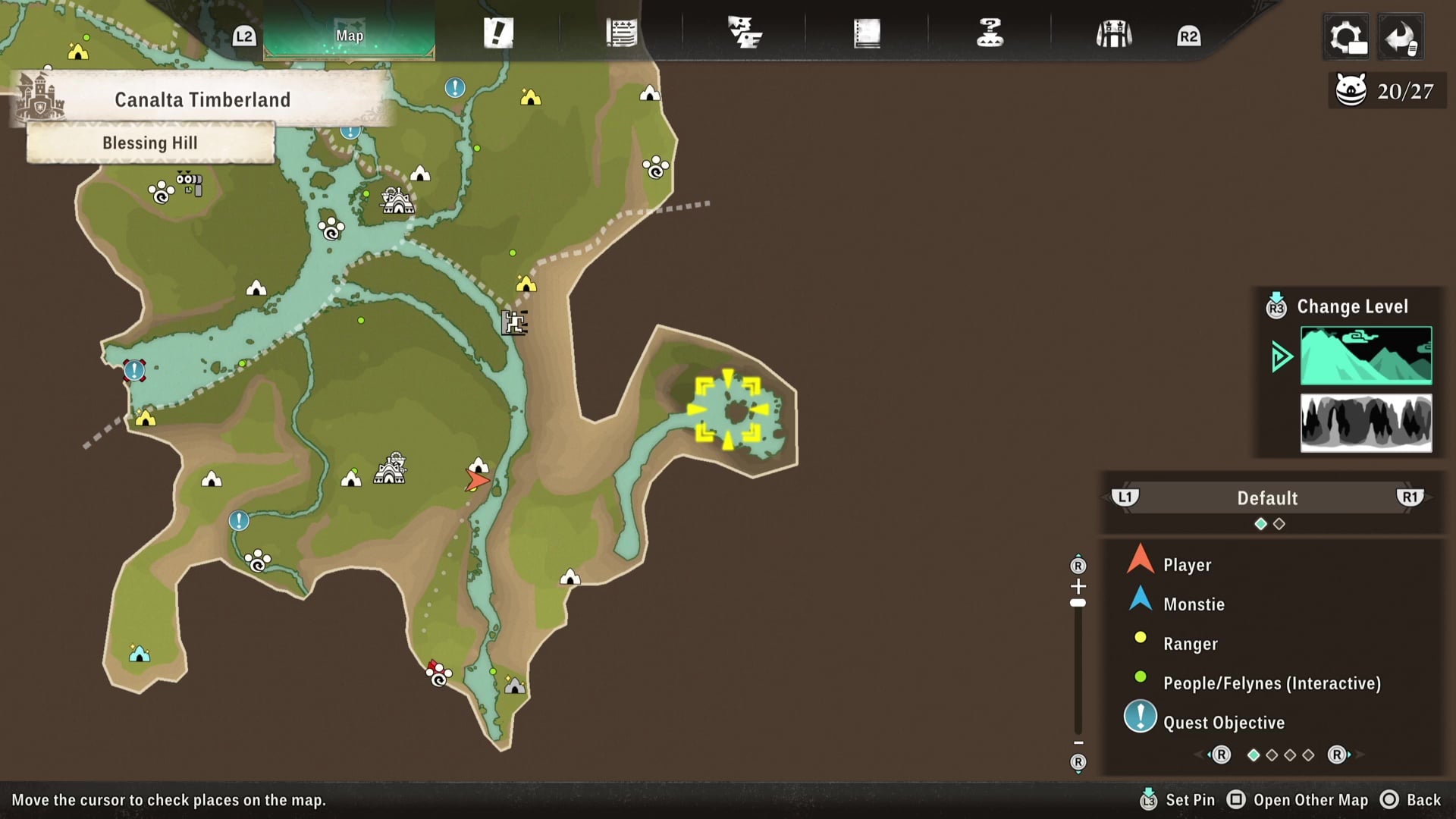The image size is (1456, 819).
Task: Open the notebook tab
Action: pos(867,34)
